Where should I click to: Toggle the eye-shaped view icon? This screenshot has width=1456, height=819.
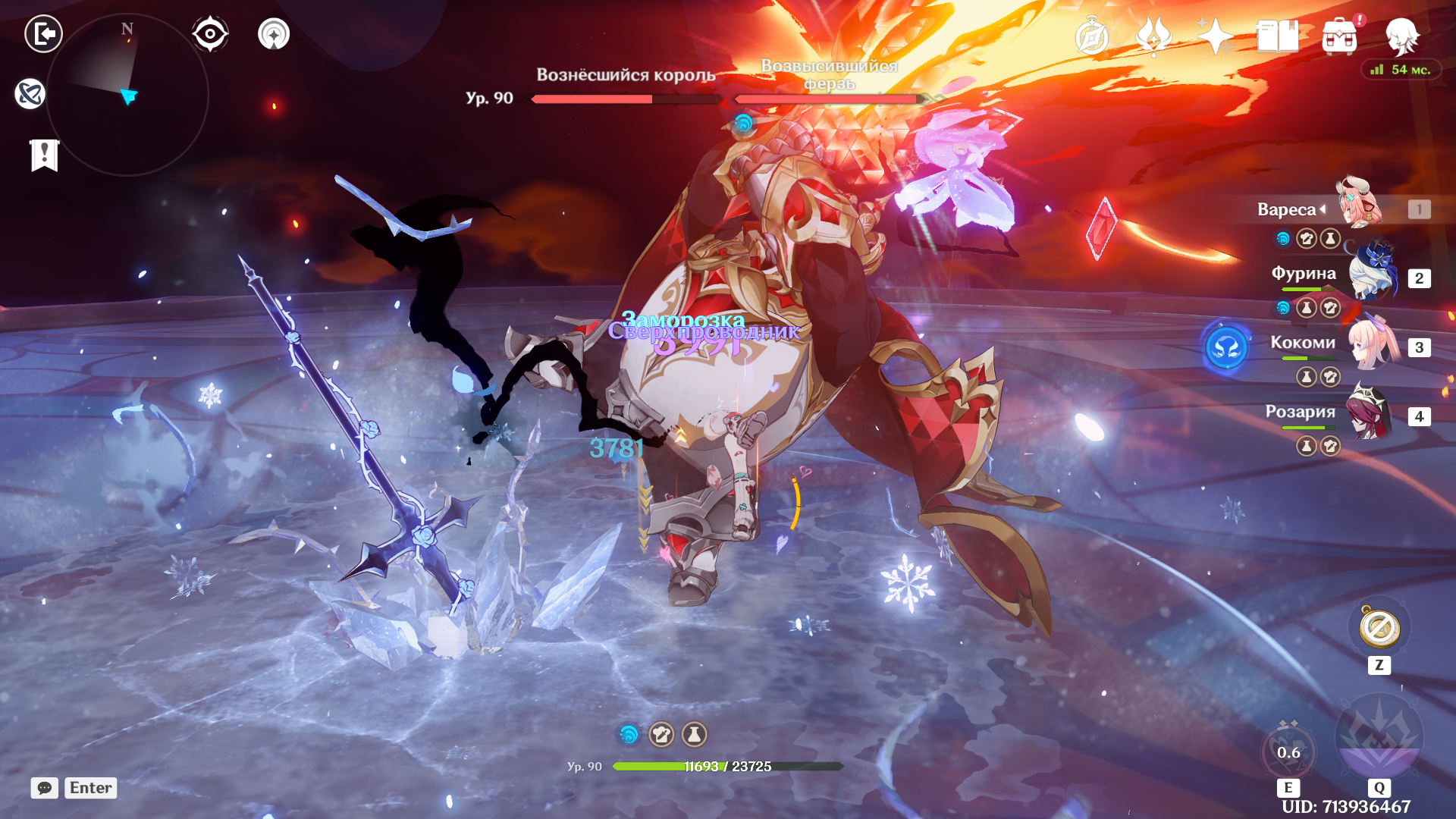click(x=210, y=34)
